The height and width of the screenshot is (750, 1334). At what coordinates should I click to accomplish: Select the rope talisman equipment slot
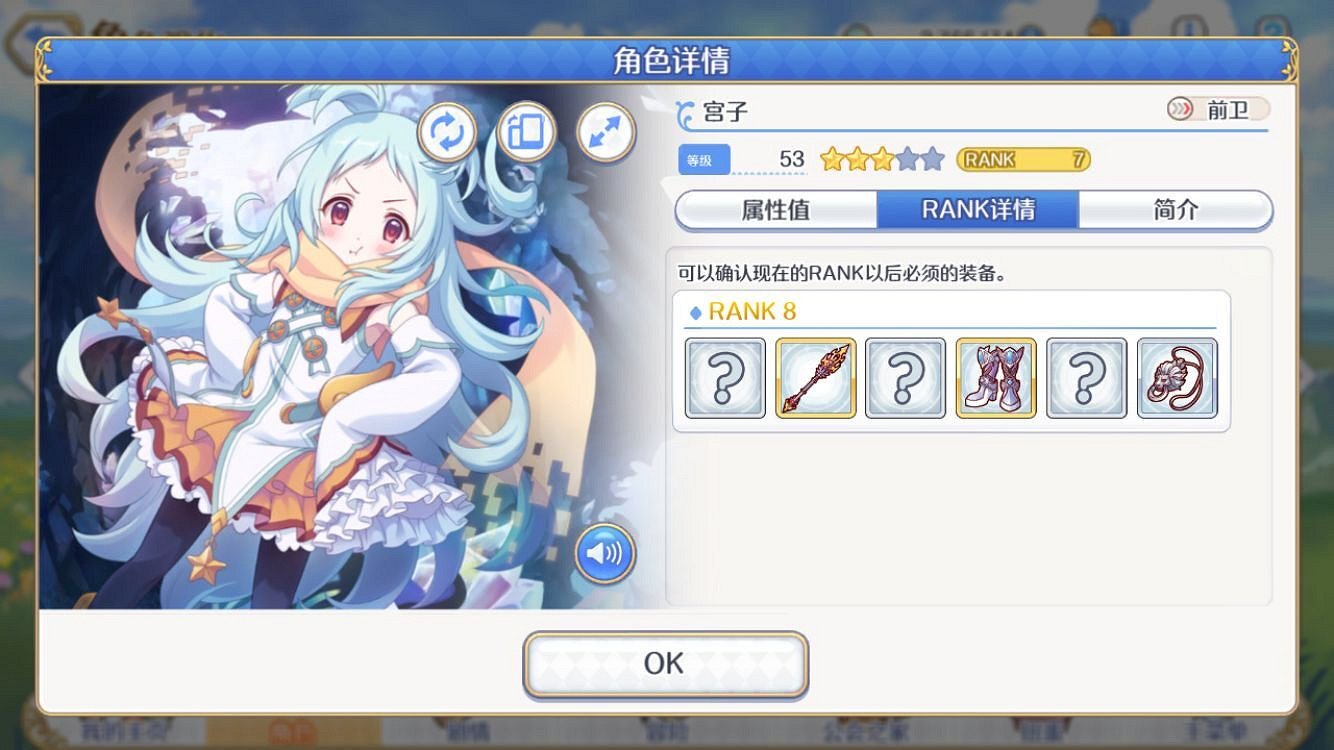(x=1177, y=380)
